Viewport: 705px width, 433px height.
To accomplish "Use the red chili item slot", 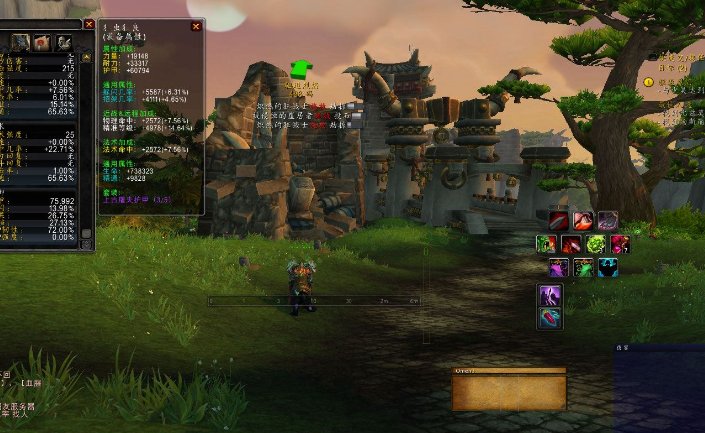I will coord(550,318).
